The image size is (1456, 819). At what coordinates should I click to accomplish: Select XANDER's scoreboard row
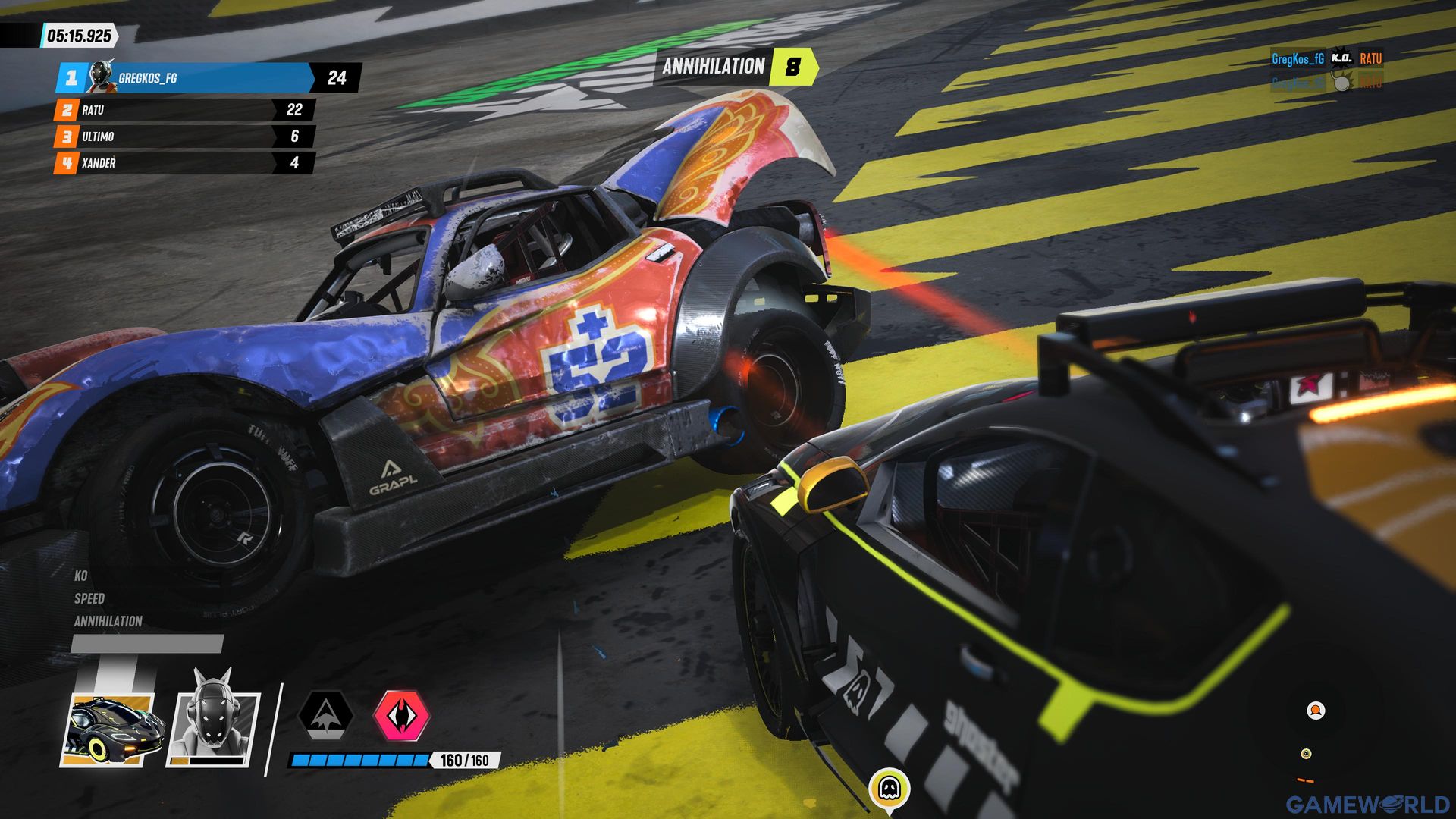click(x=184, y=163)
